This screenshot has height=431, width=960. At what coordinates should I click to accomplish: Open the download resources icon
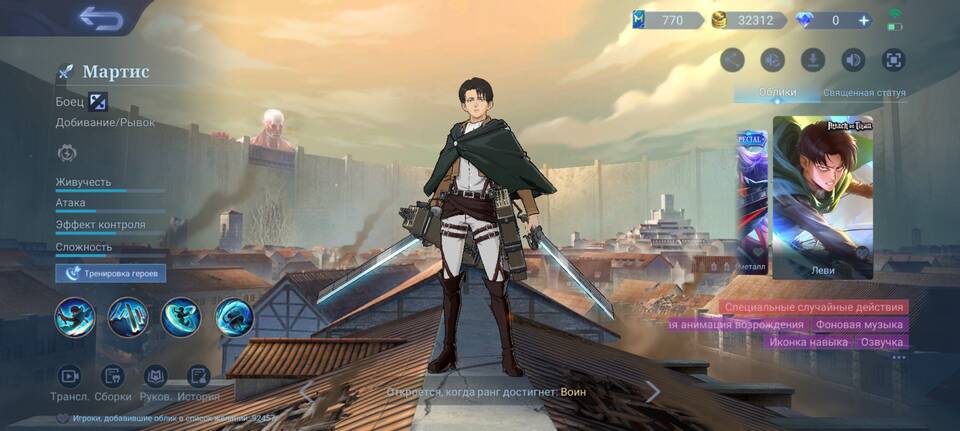pyautogui.click(x=813, y=60)
